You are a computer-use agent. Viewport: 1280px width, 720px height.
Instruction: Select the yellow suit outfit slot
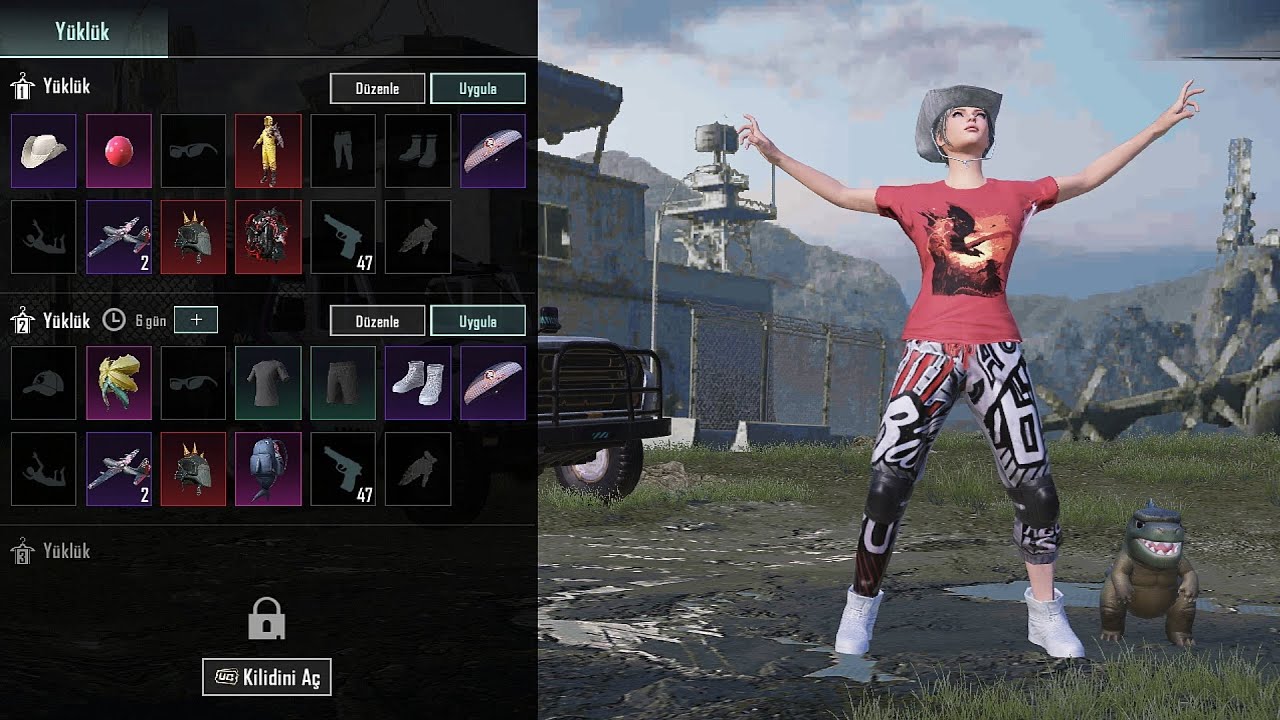pyautogui.click(x=268, y=151)
